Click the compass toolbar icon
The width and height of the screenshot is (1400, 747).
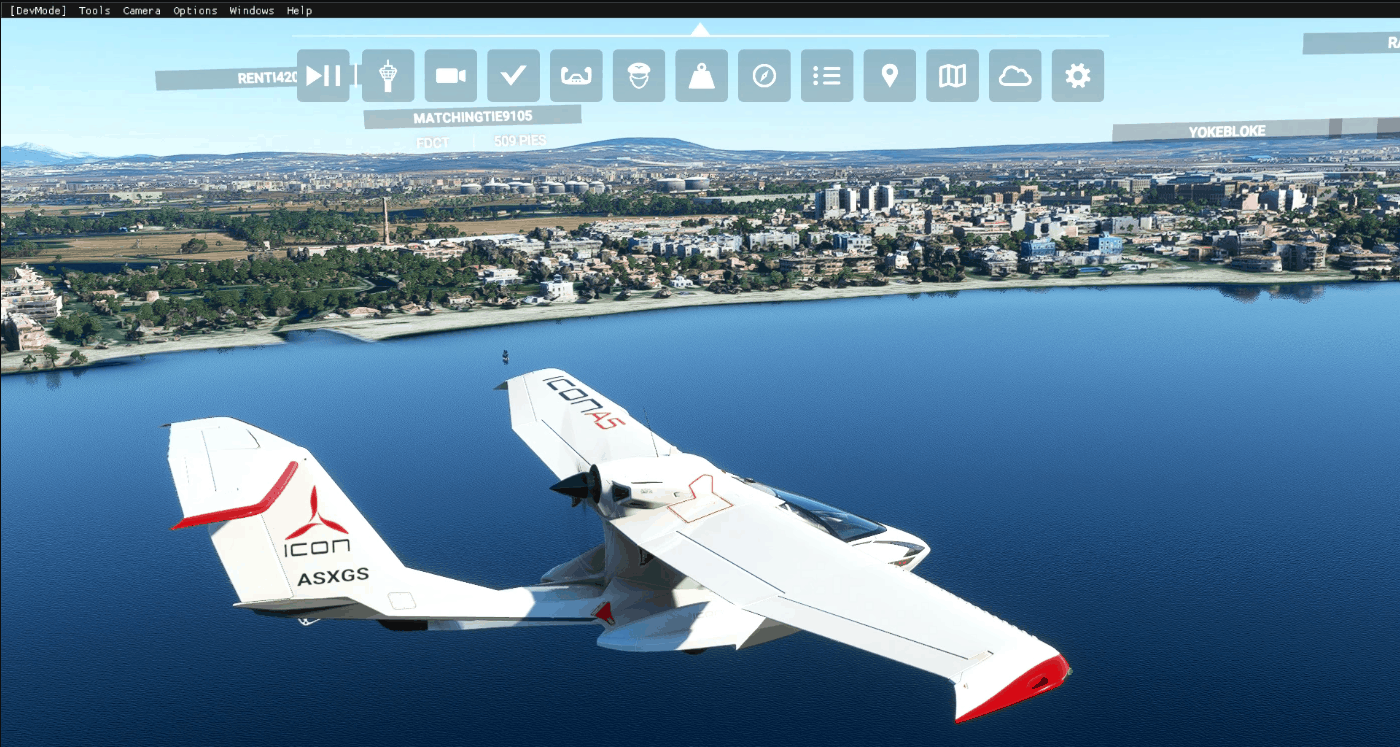[x=764, y=76]
